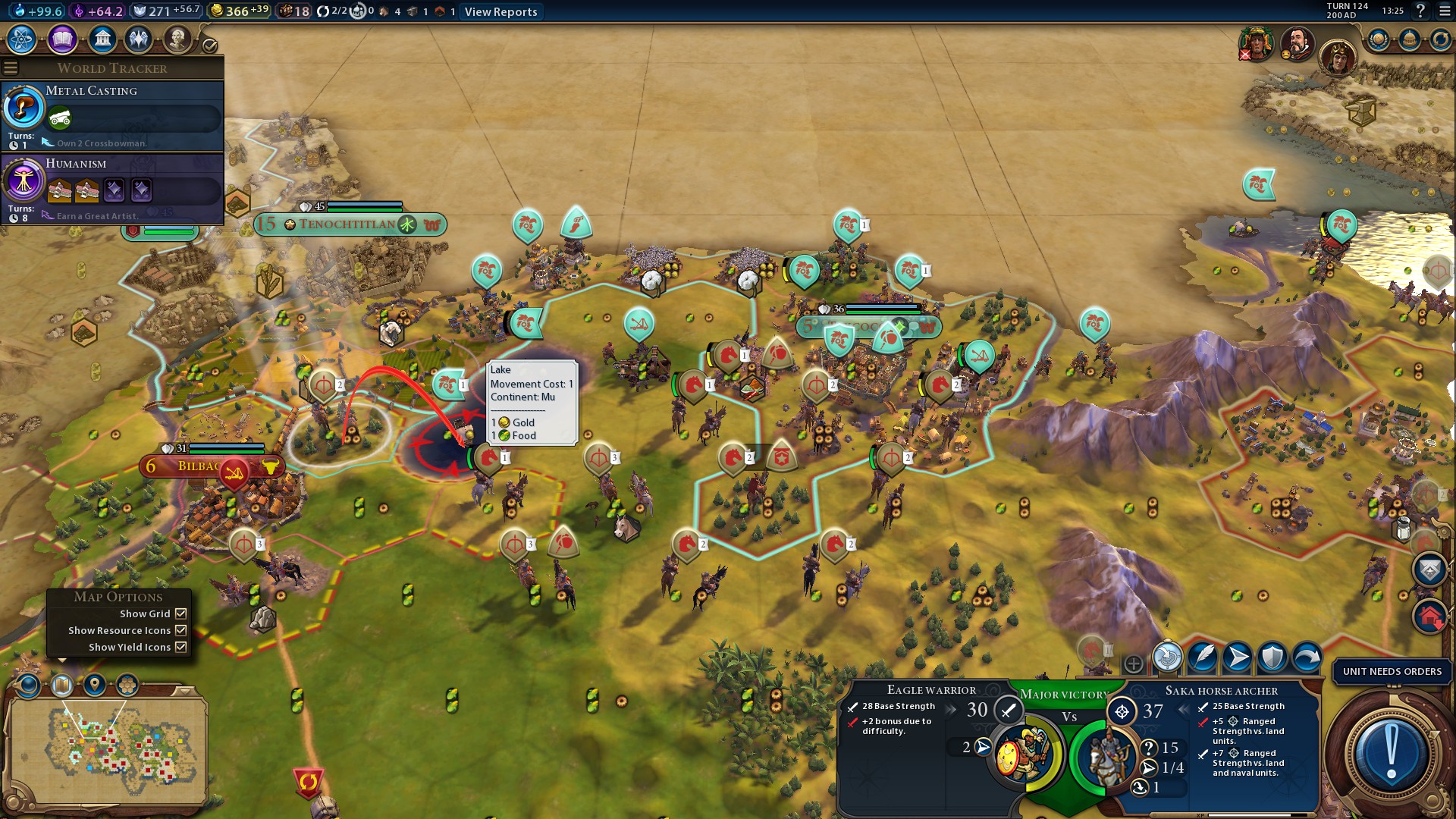Open the Government building icon

[x=102, y=39]
